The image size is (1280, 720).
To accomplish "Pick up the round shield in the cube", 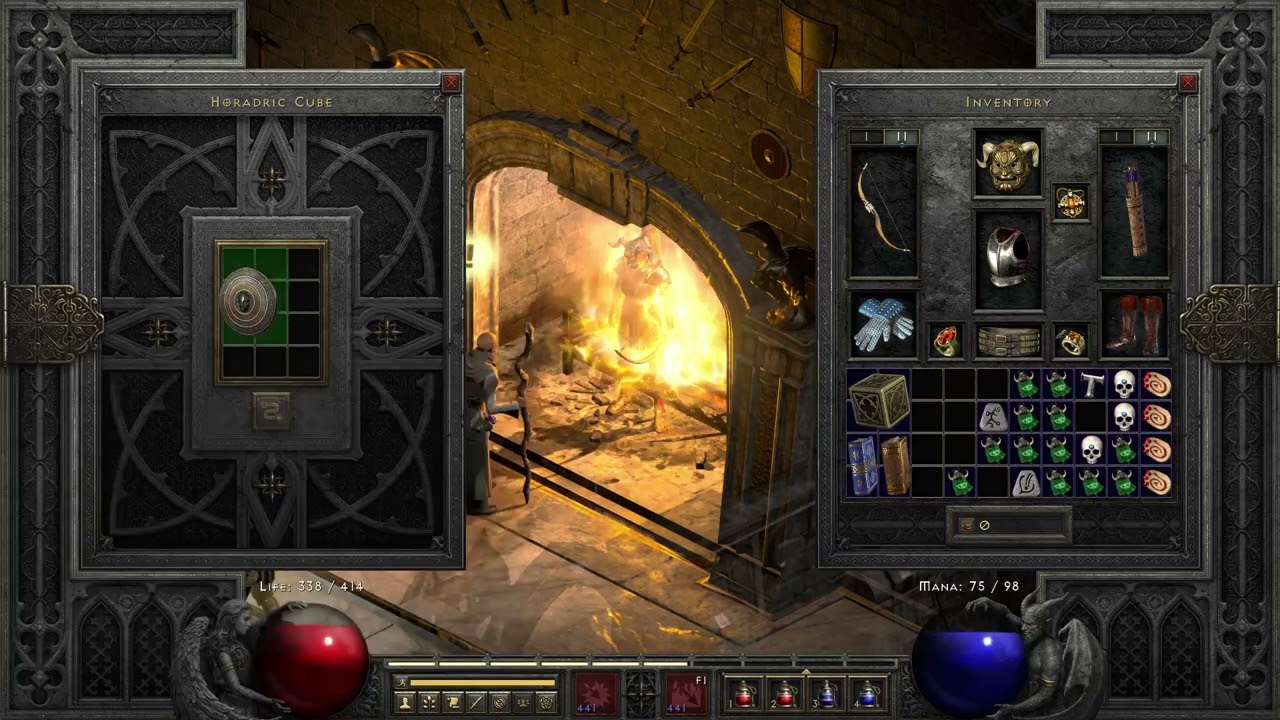I will pyautogui.click(x=249, y=300).
